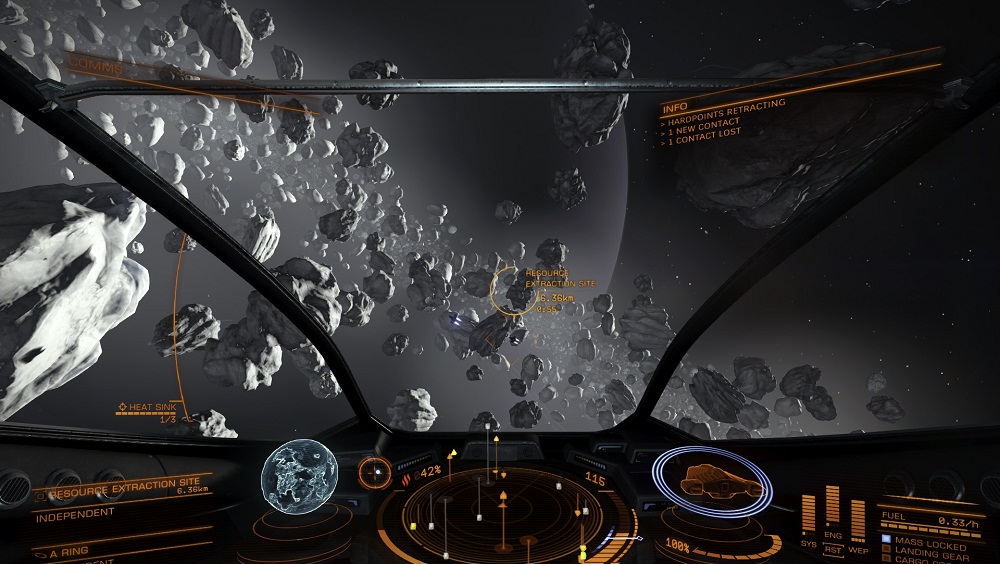Click the RST power reset button

pyautogui.click(x=833, y=549)
